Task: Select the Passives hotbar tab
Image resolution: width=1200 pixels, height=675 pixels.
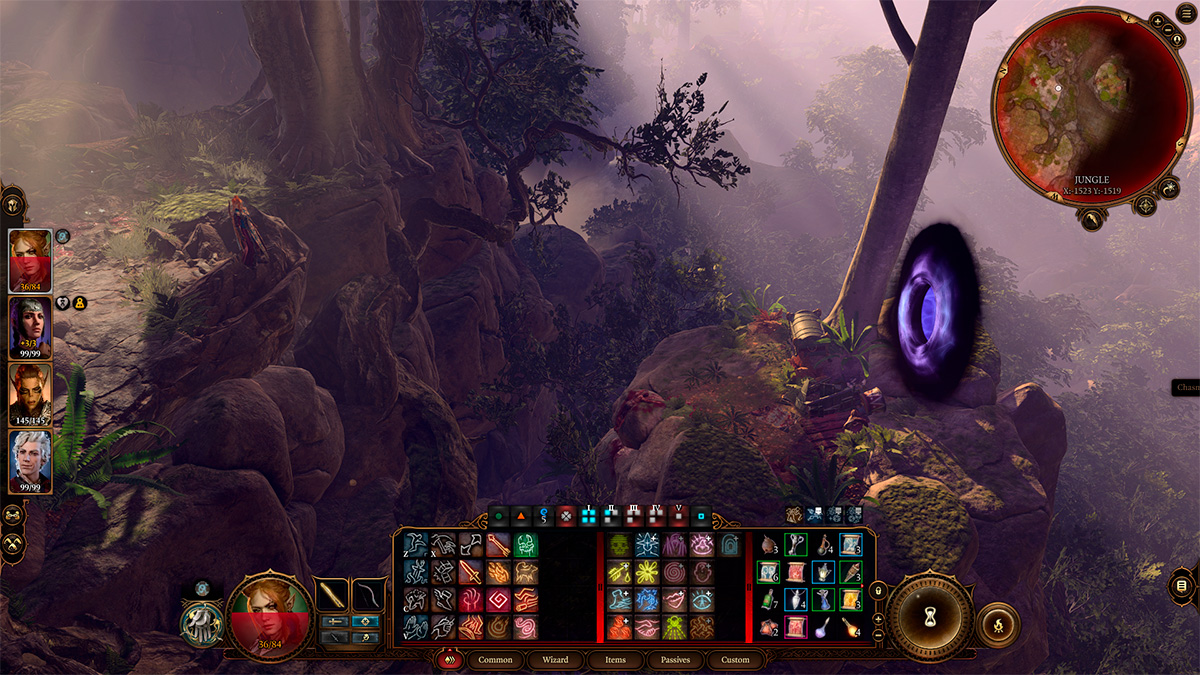Action: [x=675, y=660]
